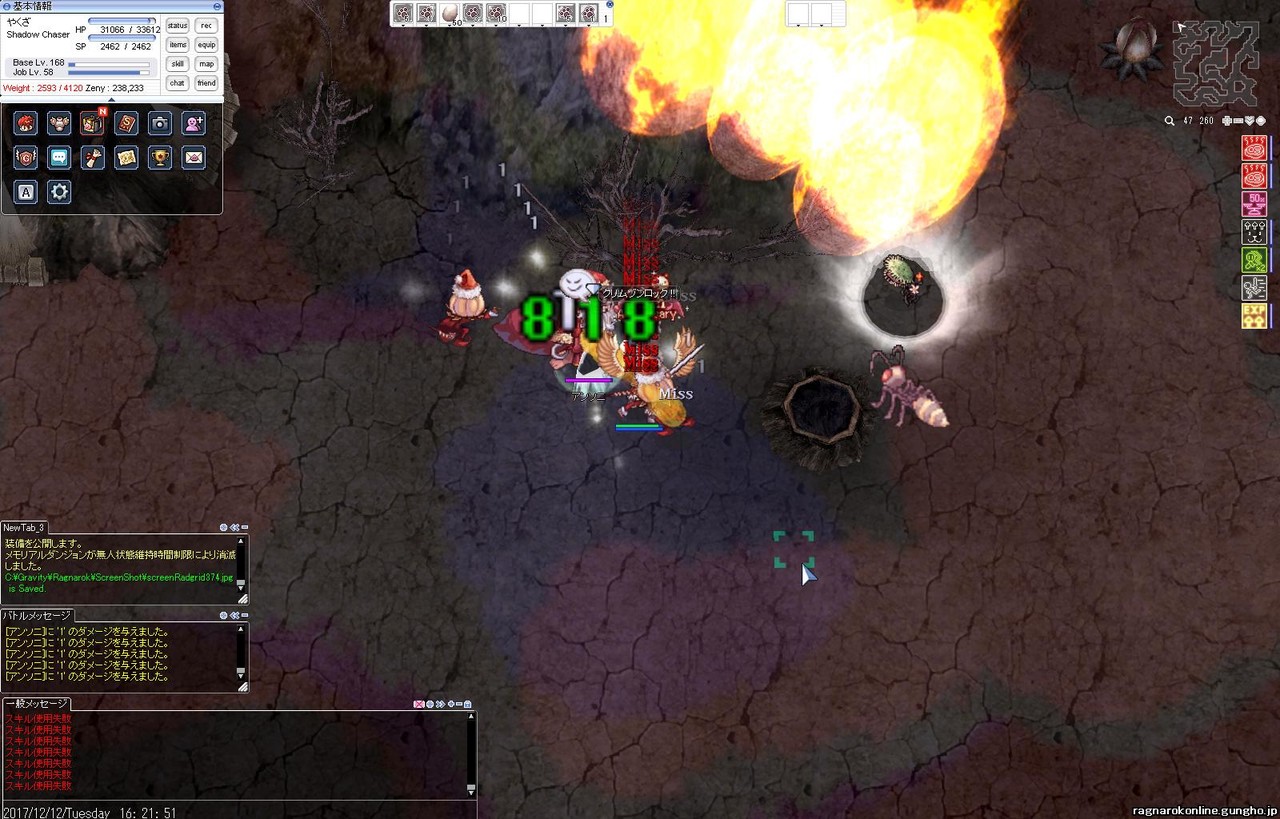Open the items inventory

177,45
